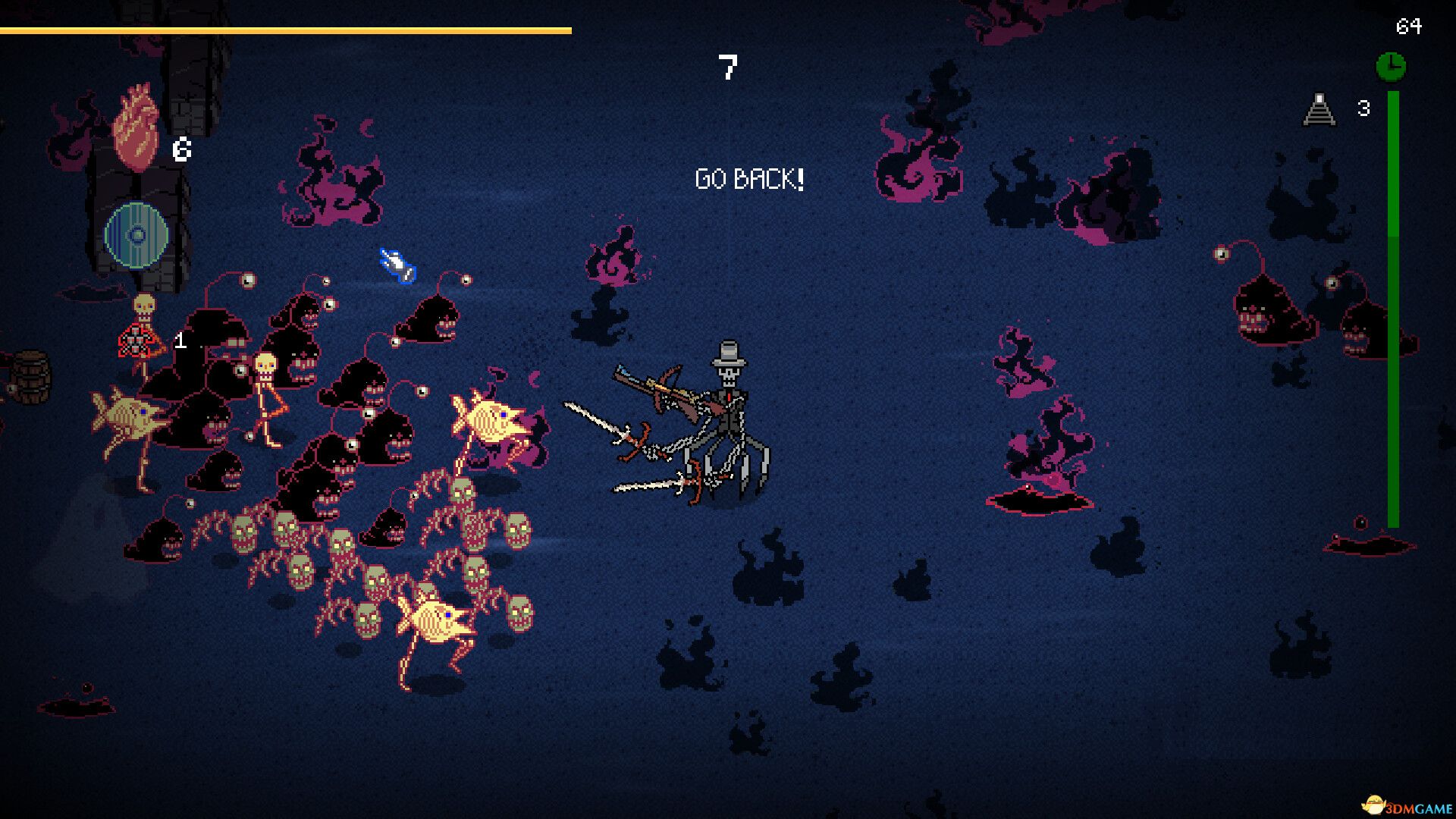Viewport: 1456px width, 819px height.
Task: Click the anatomical heart health icon
Action: click(x=136, y=127)
